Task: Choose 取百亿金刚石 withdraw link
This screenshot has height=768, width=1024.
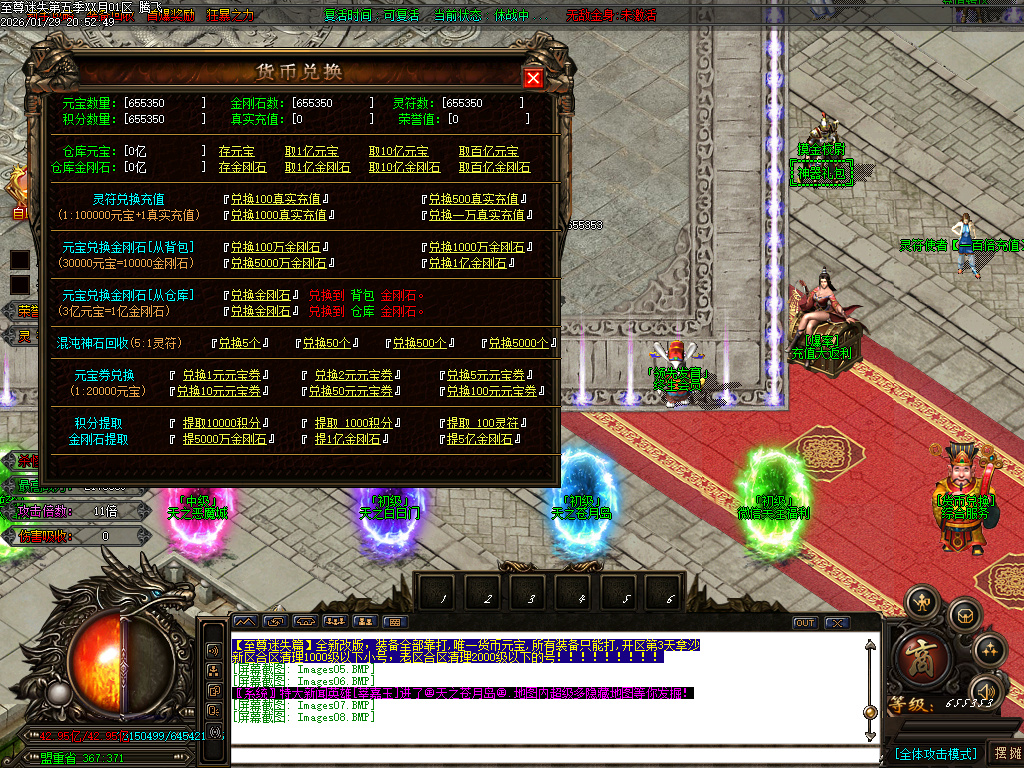Action: pyautogui.click(x=494, y=167)
